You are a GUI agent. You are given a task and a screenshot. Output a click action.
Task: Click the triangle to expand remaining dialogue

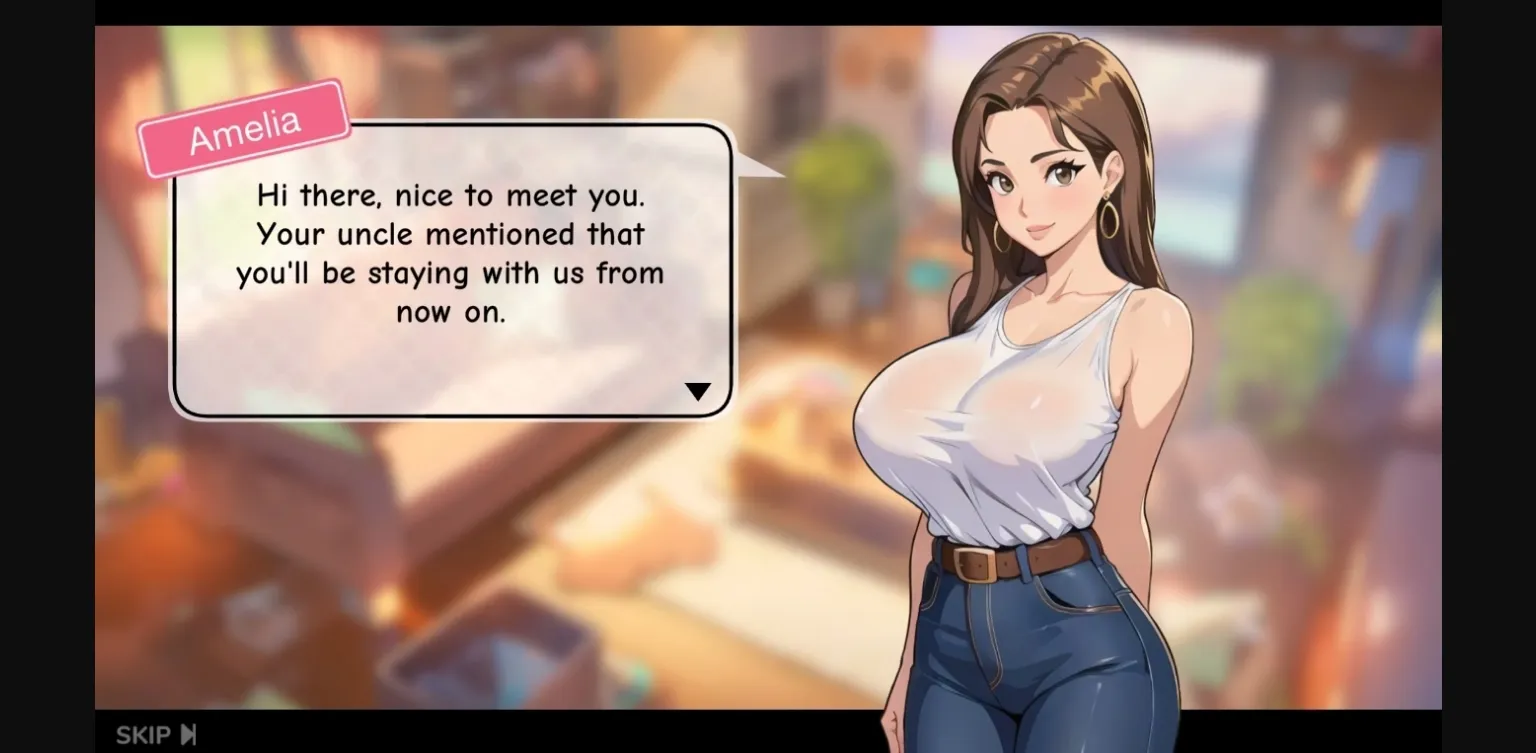click(698, 391)
